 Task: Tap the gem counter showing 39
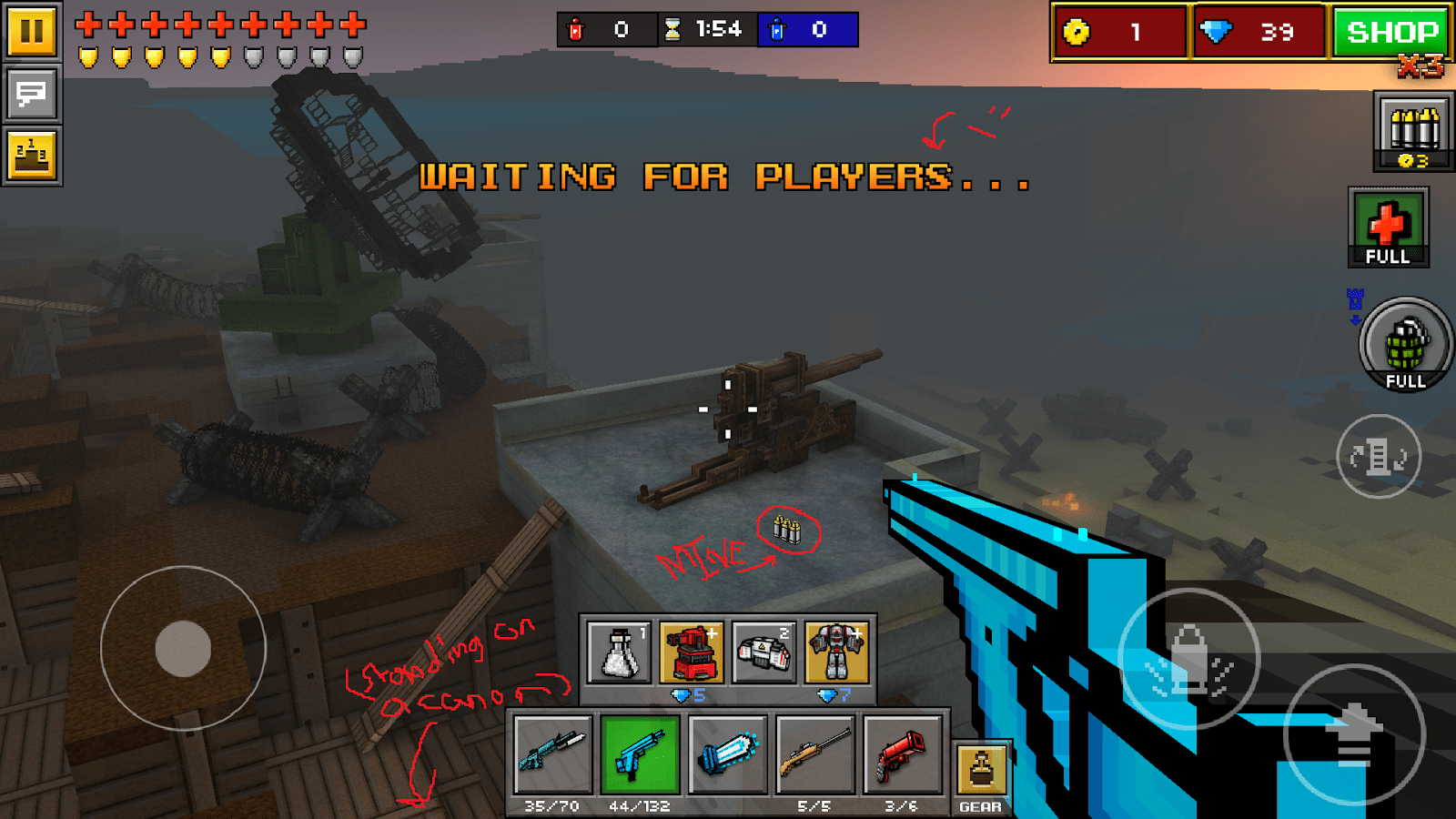point(1259,32)
